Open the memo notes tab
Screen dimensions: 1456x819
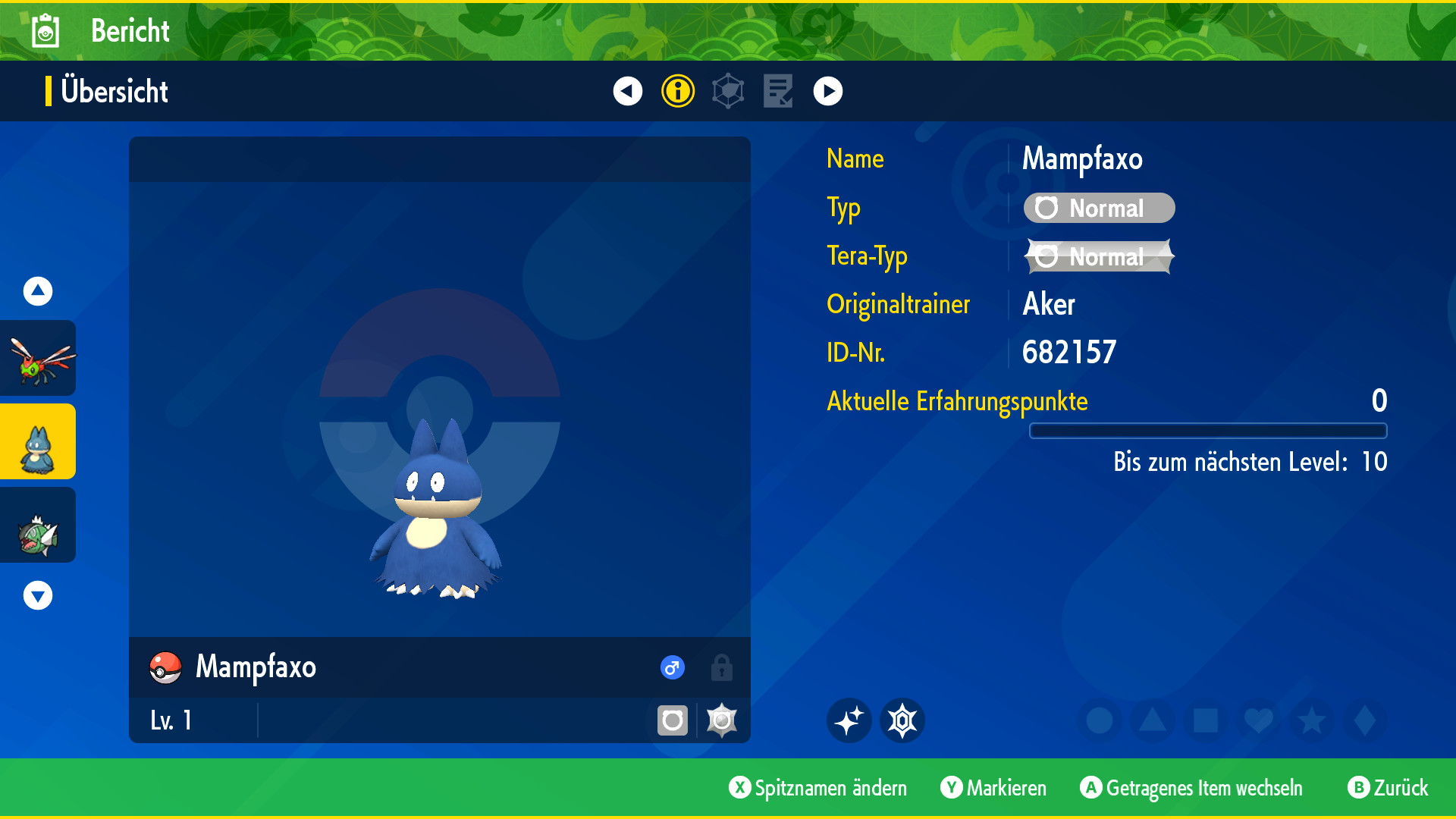click(777, 91)
